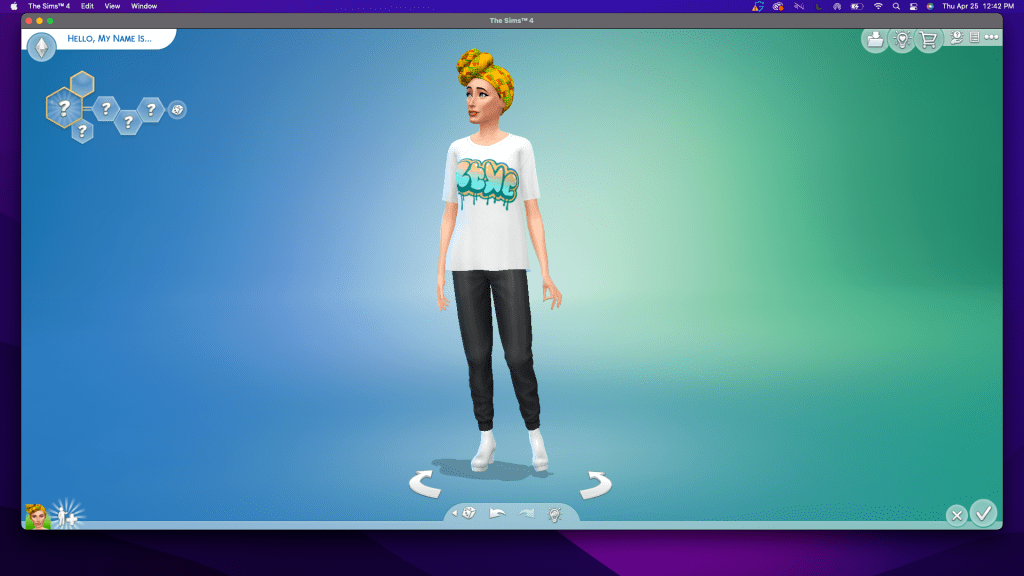Cancel Create a Sim with the X button

click(957, 515)
